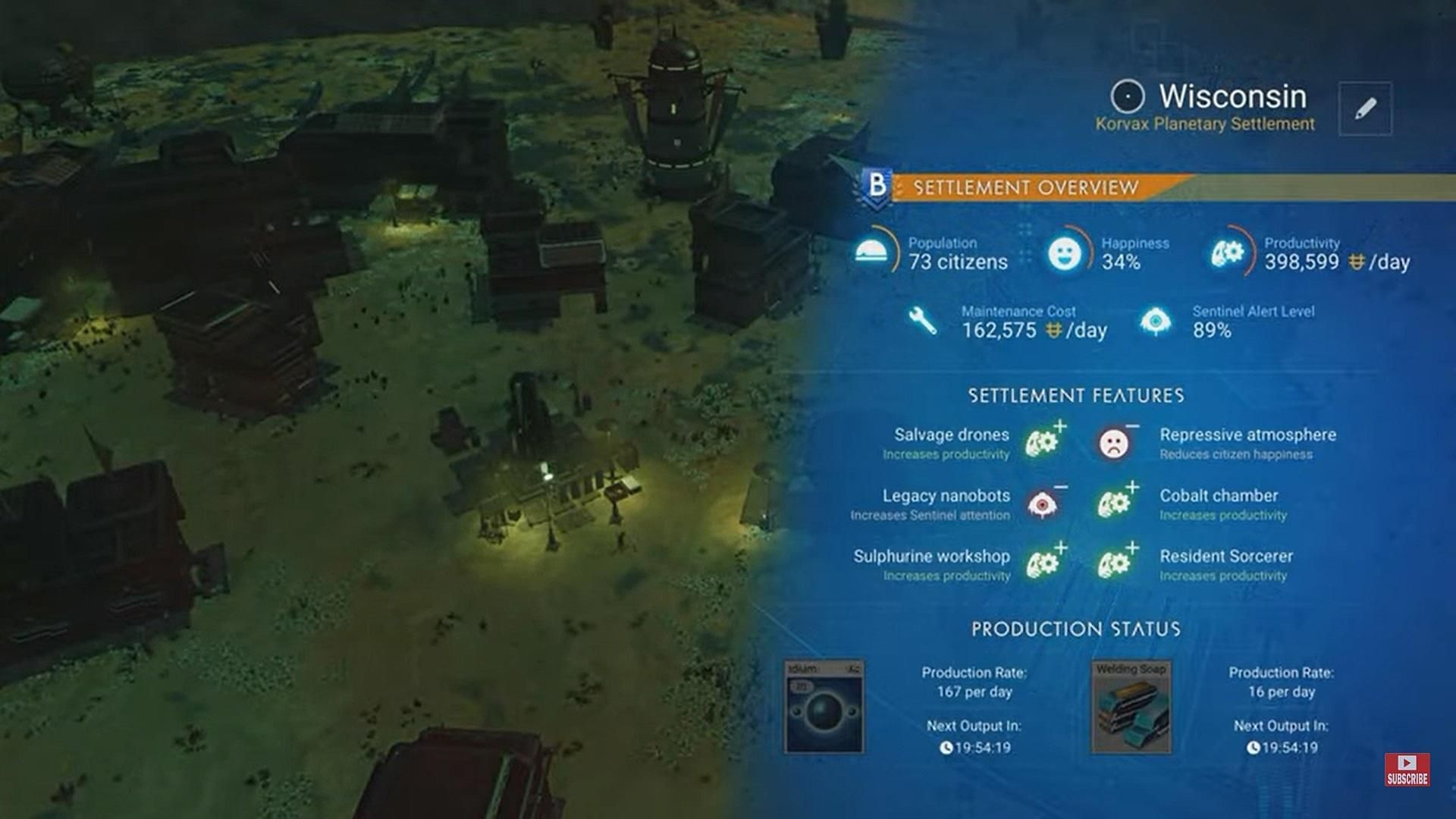This screenshot has height=819, width=1456.
Task: Click the Resident Sorcerer productivity icon
Action: coord(1115,565)
